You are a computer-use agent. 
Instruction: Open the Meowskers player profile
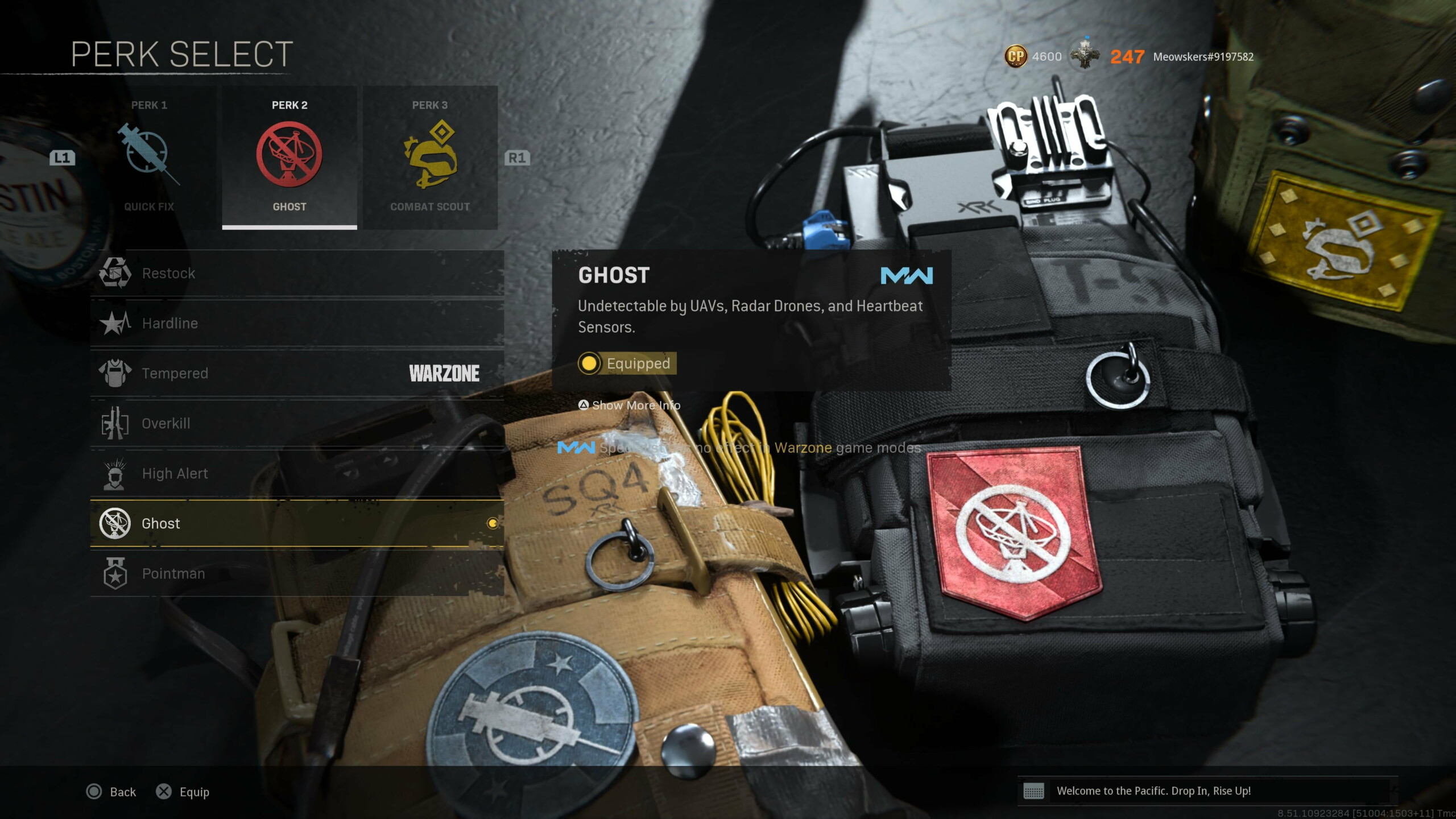pos(1202,57)
